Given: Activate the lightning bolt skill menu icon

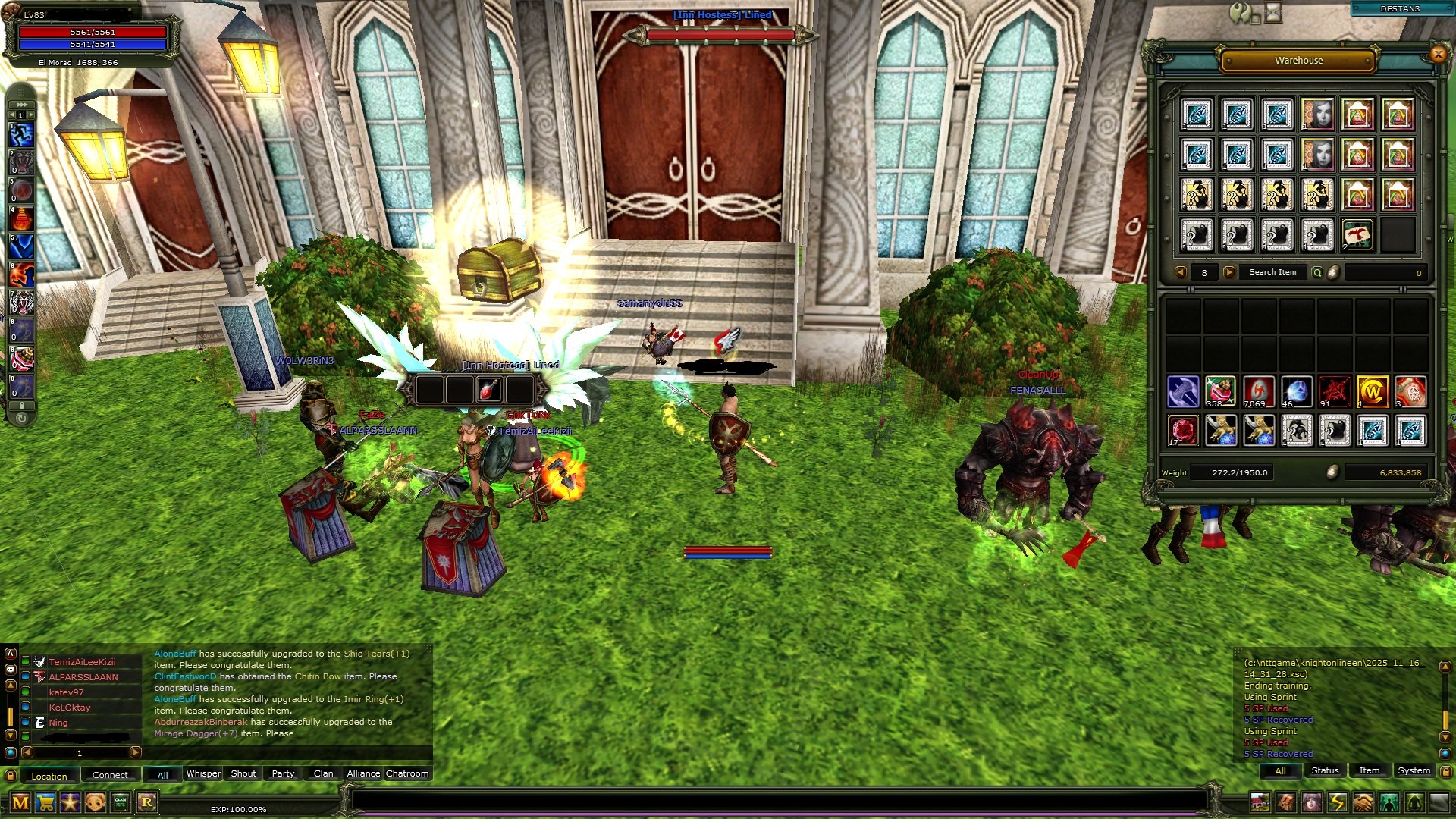Looking at the screenshot, I should pos(1337,802).
